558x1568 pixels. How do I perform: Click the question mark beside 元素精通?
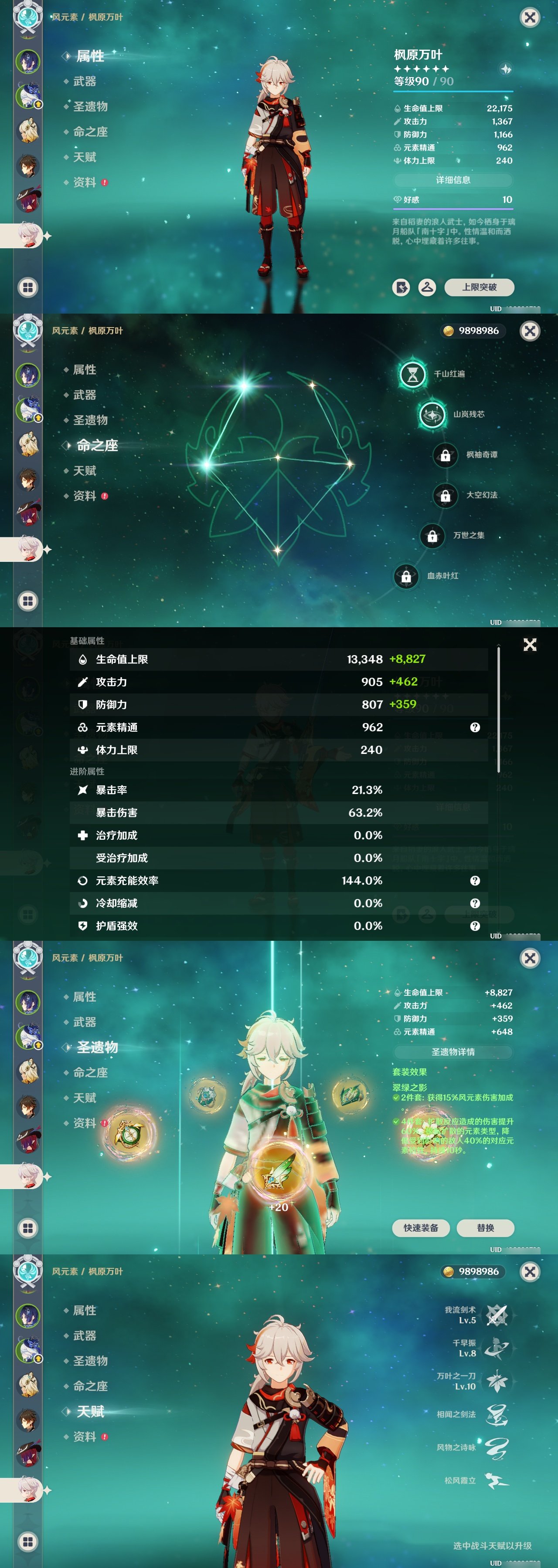475,727
